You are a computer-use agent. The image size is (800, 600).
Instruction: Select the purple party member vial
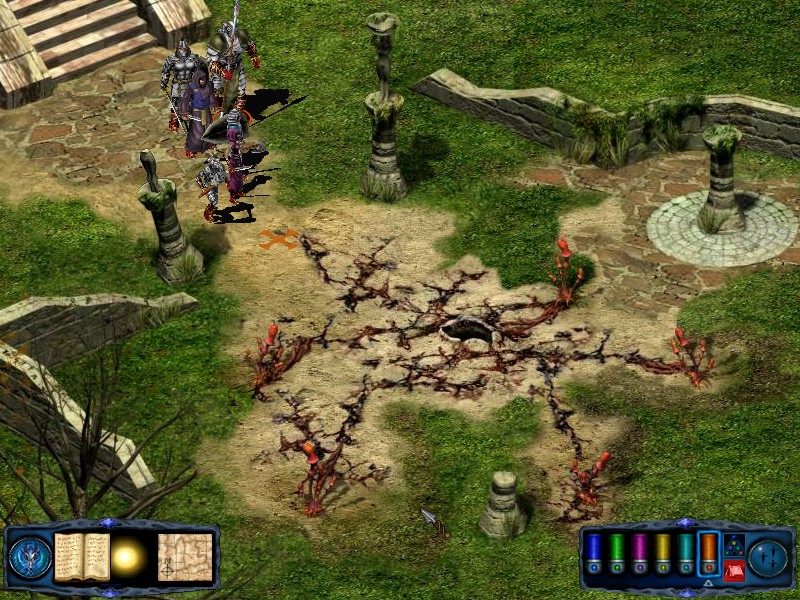tap(639, 553)
